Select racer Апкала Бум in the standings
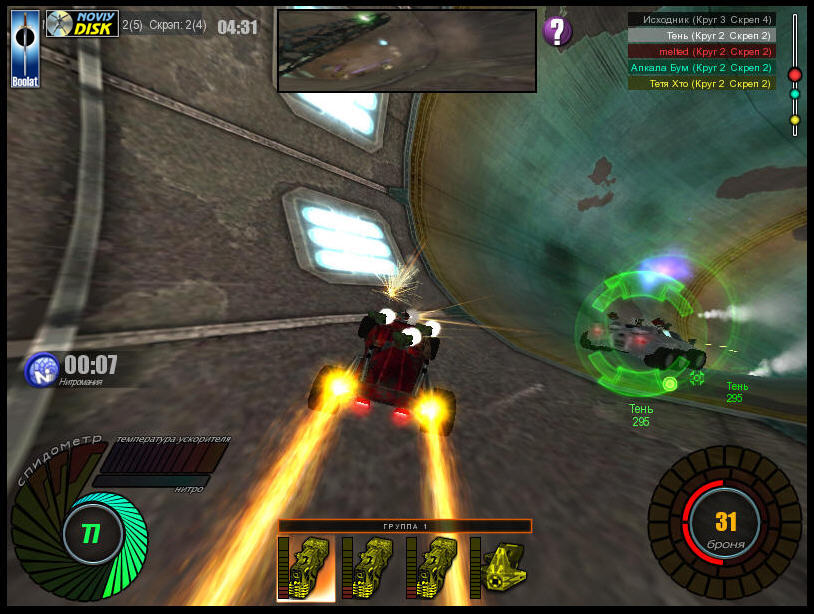Viewport: 814px width, 614px height. click(701, 67)
